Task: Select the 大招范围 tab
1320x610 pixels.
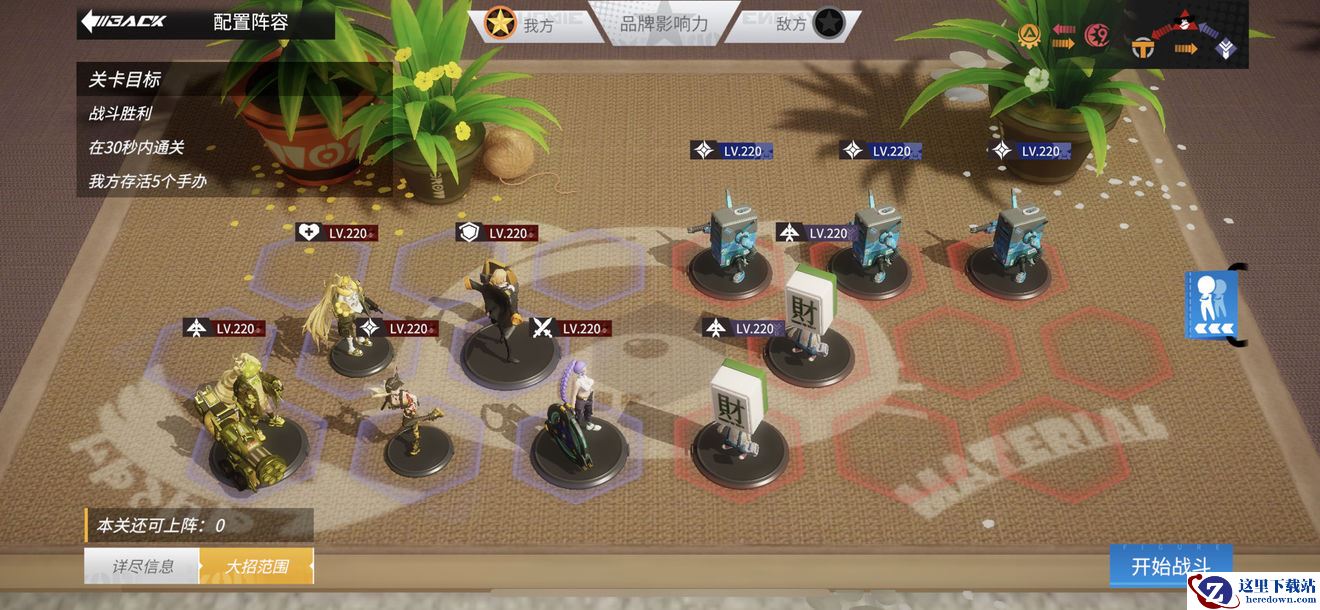Action: [256, 566]
